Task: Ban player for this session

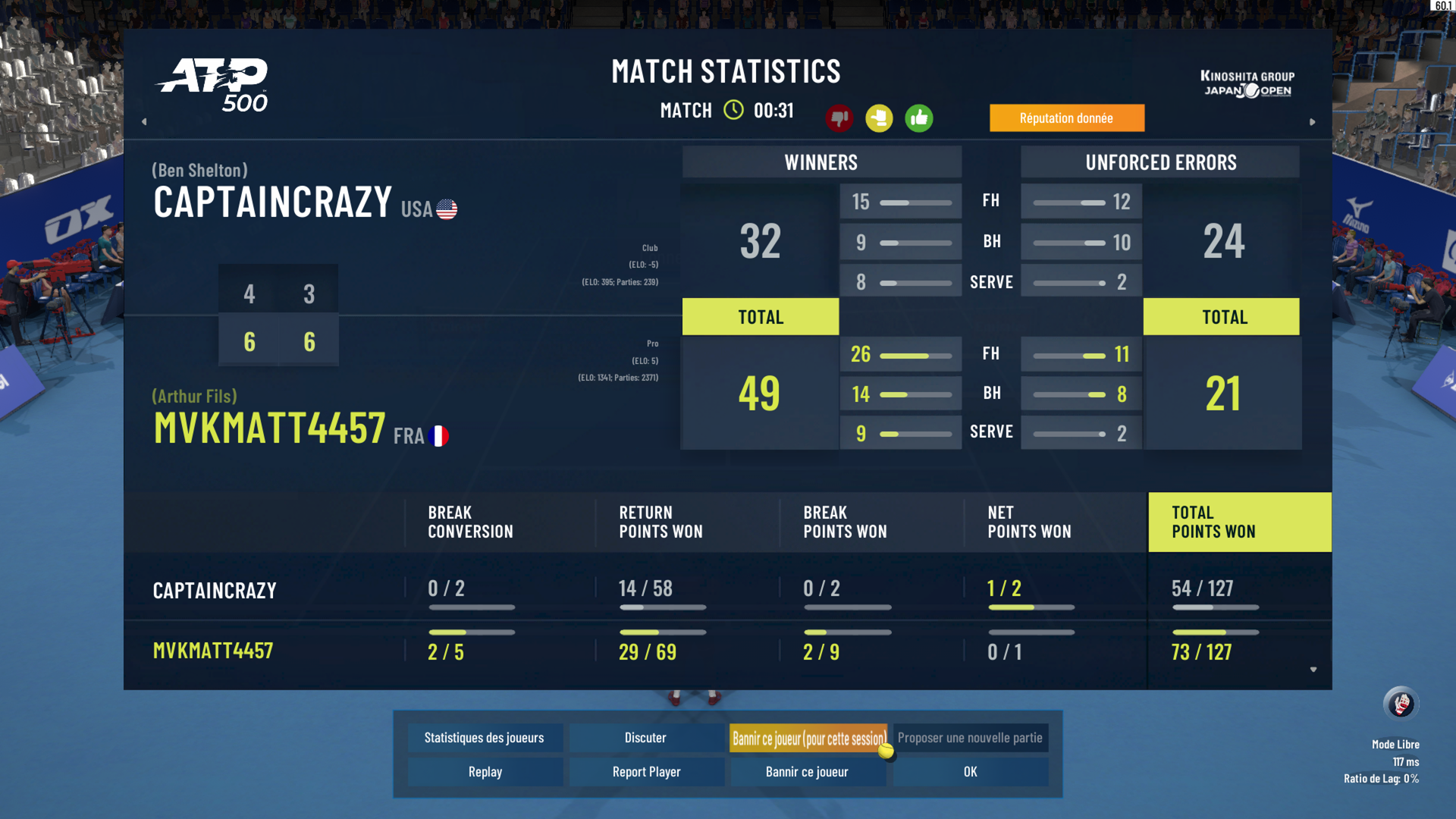Action: (x=808, y=738)
